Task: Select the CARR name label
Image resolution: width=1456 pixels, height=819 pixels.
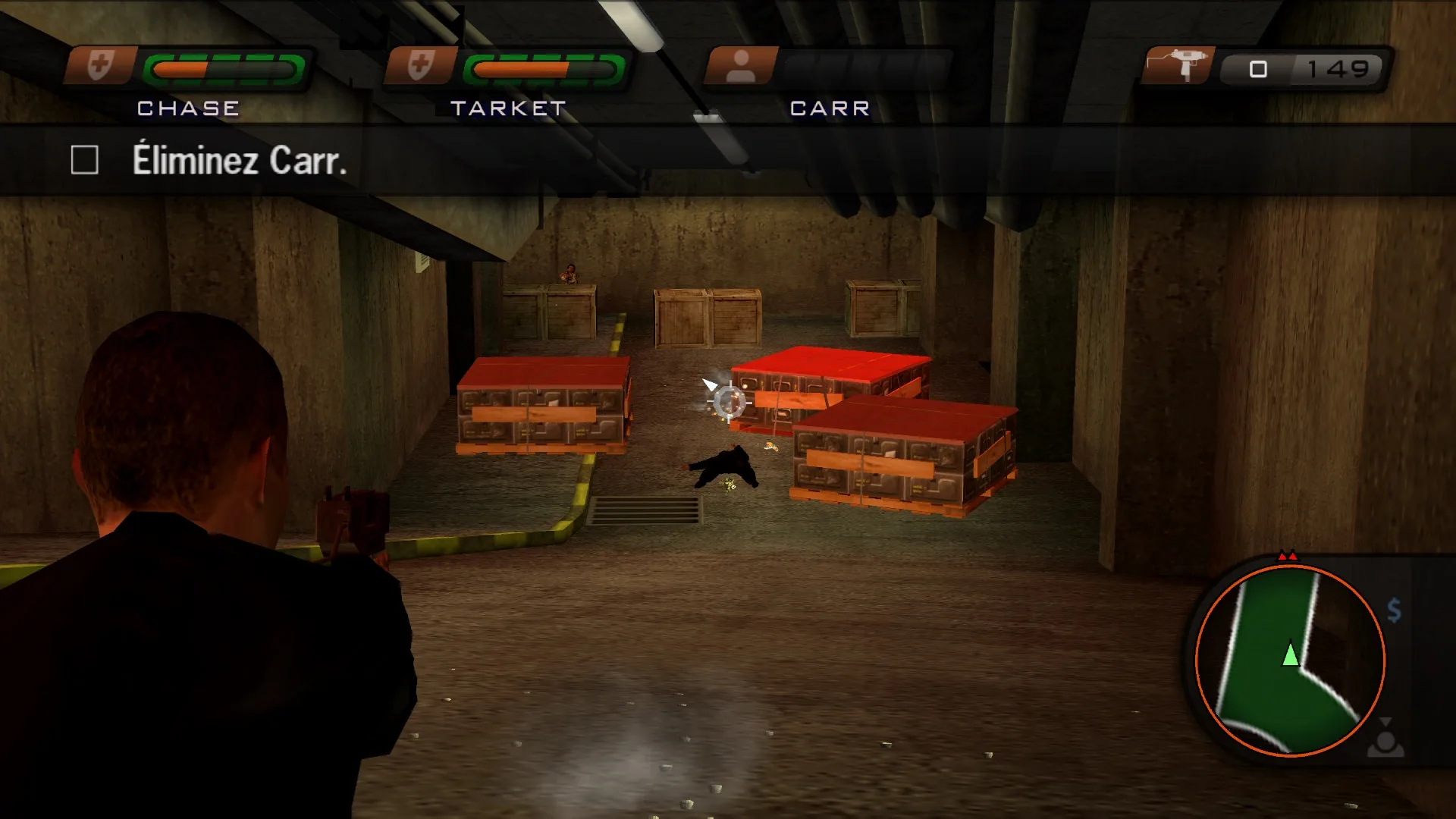Action: click(827, 108)
